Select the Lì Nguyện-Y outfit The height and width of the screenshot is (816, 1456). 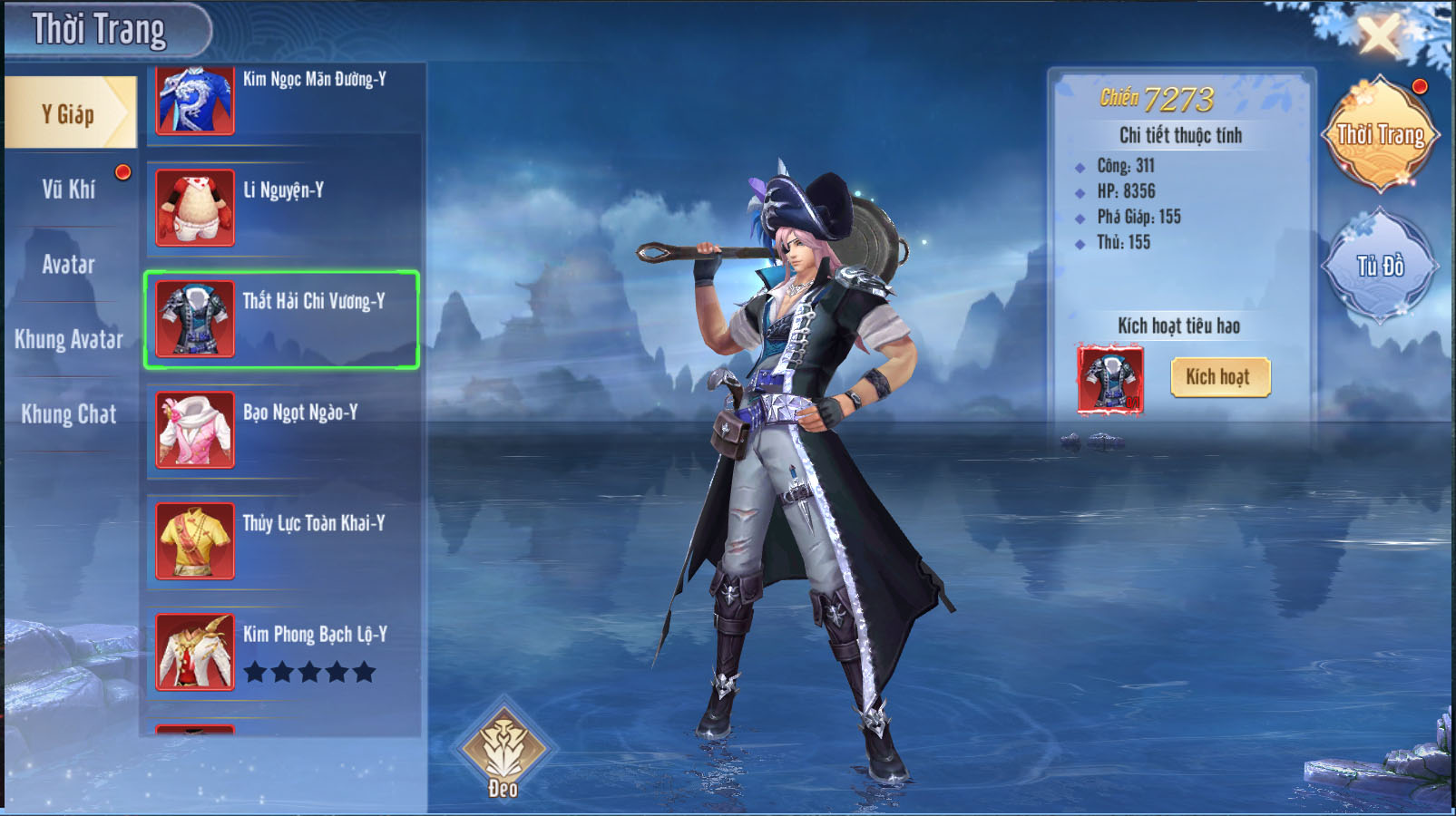(281, 209)
